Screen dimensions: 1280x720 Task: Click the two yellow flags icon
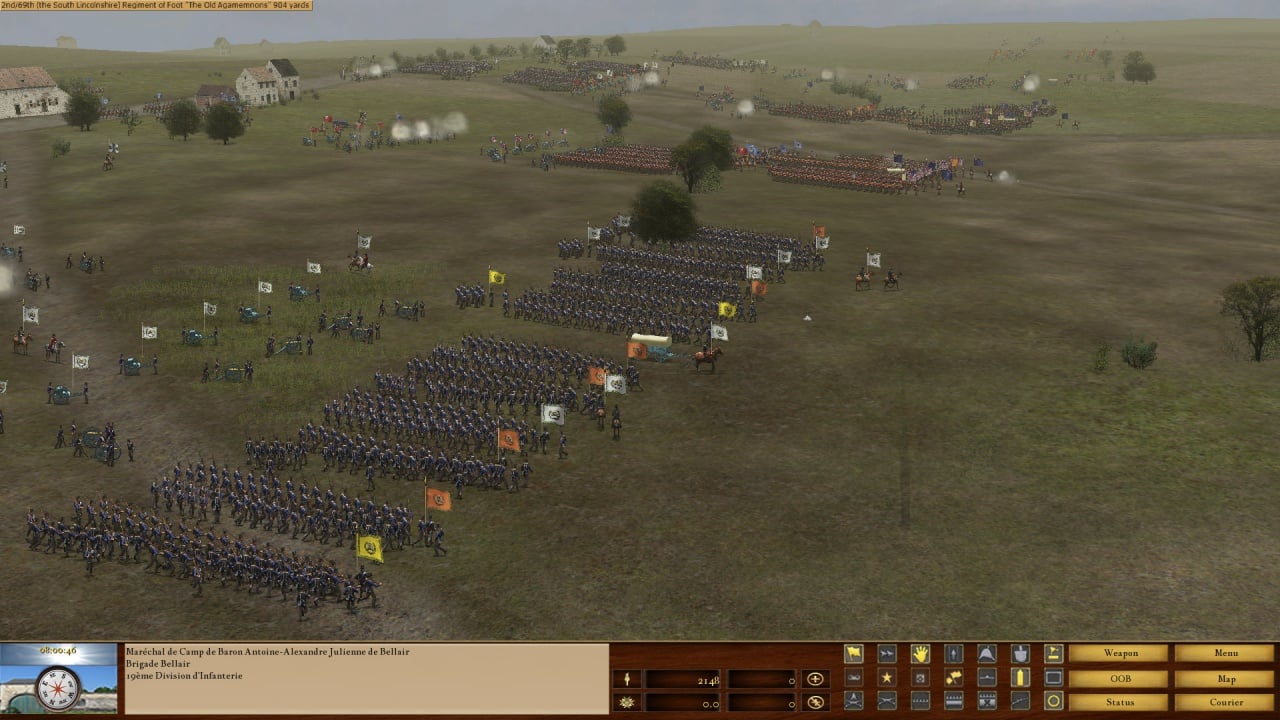pos(953,677)
